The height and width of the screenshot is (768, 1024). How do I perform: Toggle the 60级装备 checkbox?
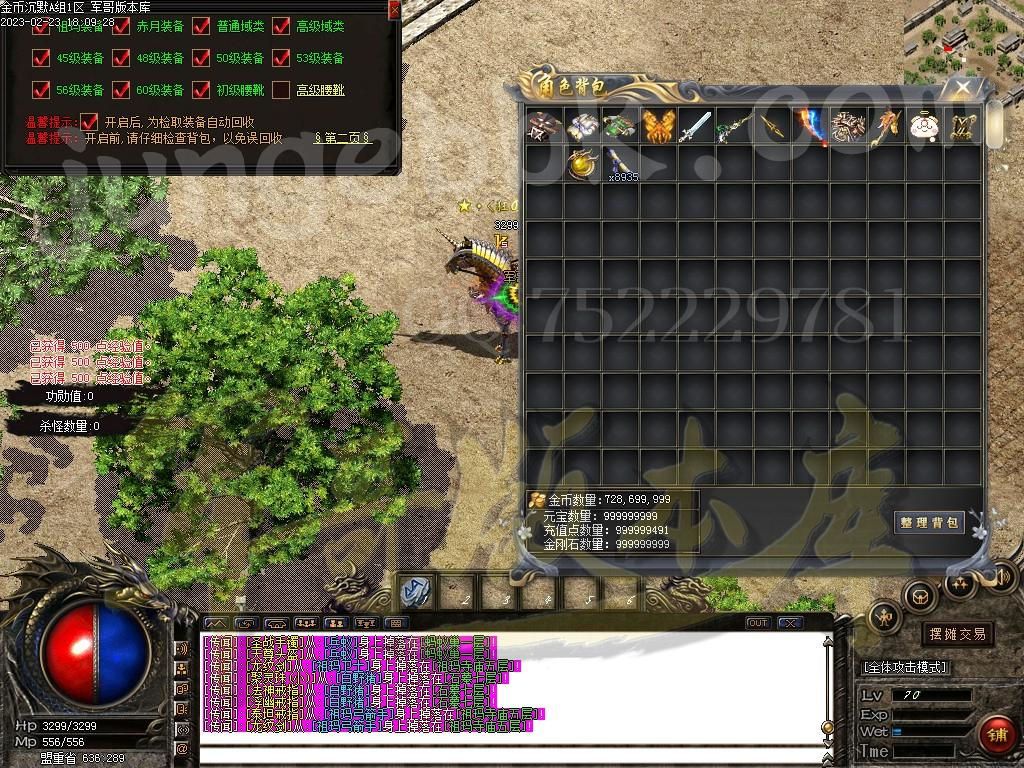121,90
